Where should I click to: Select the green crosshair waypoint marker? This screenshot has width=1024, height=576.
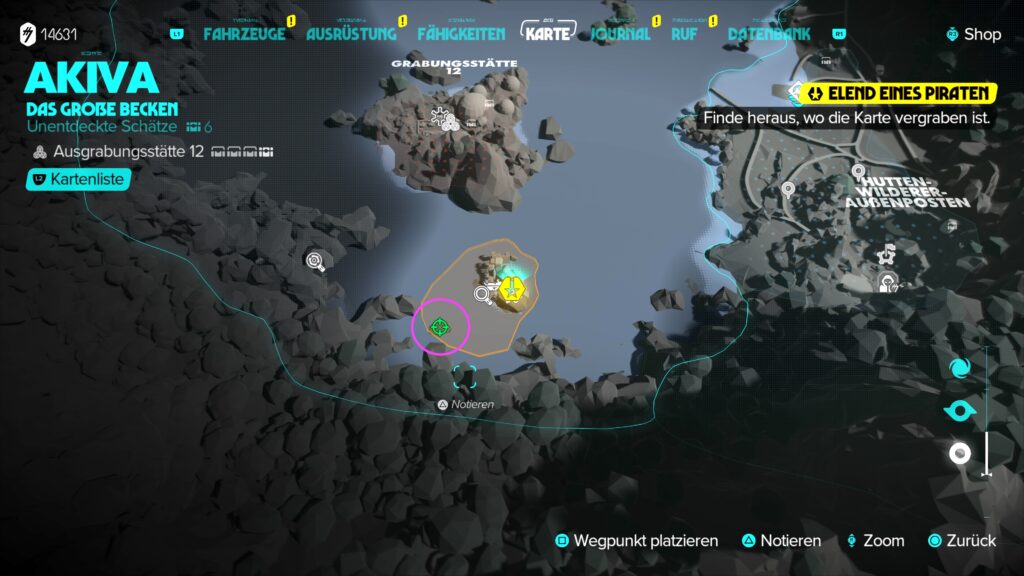[440, 326]
